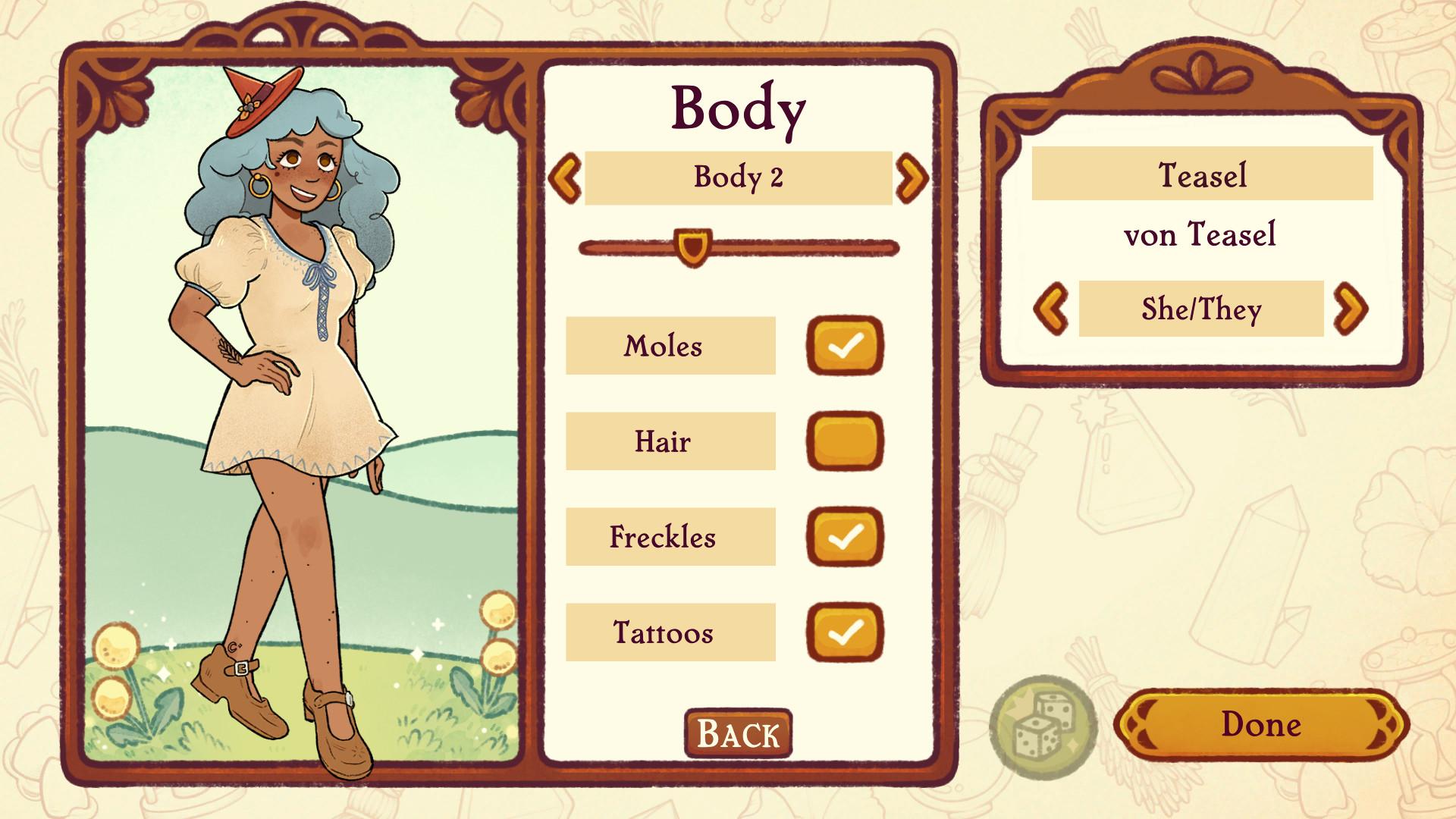
Task: Disable the Freckles option
Action: click(x=844, y=537)
